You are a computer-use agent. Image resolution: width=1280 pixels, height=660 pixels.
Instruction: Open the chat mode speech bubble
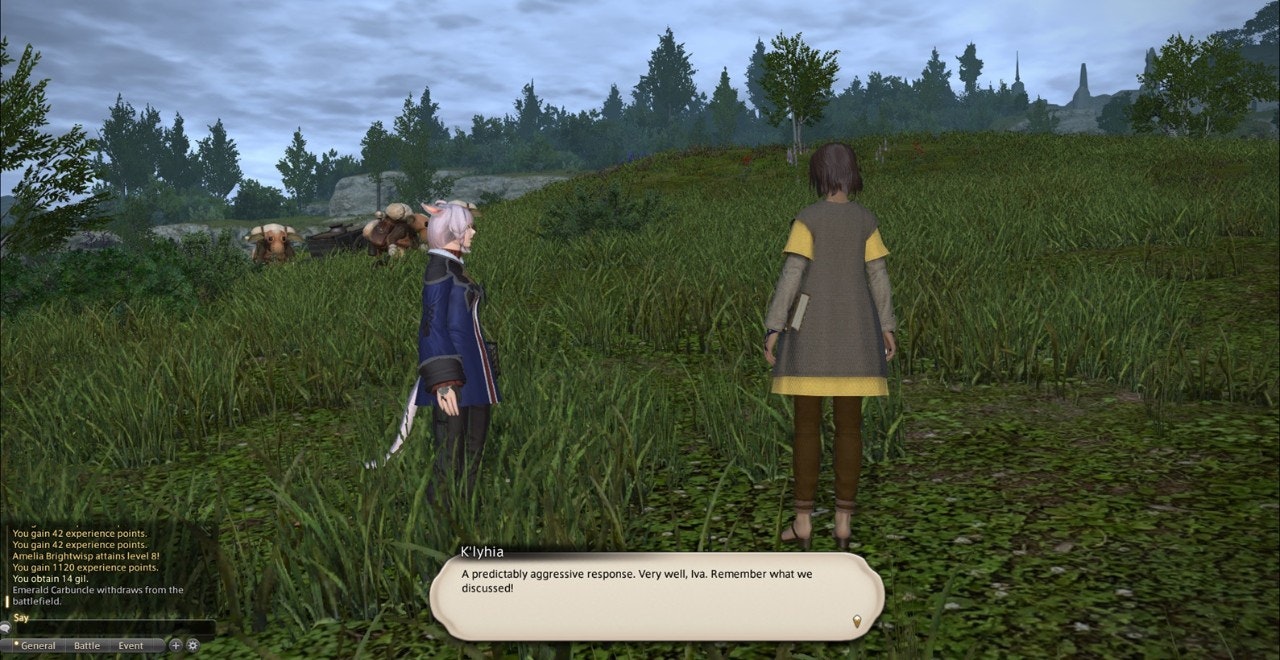(x=5, y=629)
